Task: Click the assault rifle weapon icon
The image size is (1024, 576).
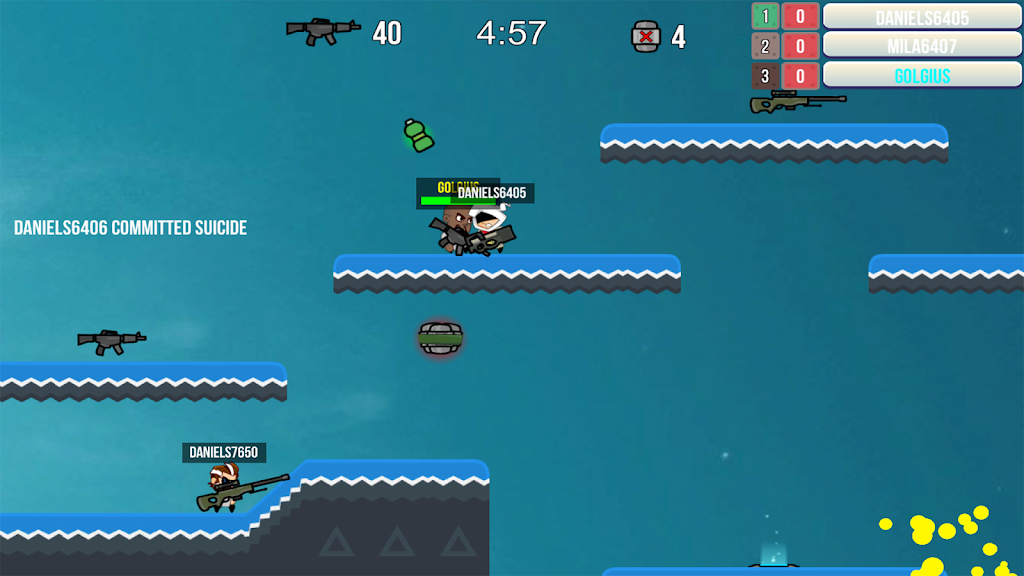Action: 323,31
